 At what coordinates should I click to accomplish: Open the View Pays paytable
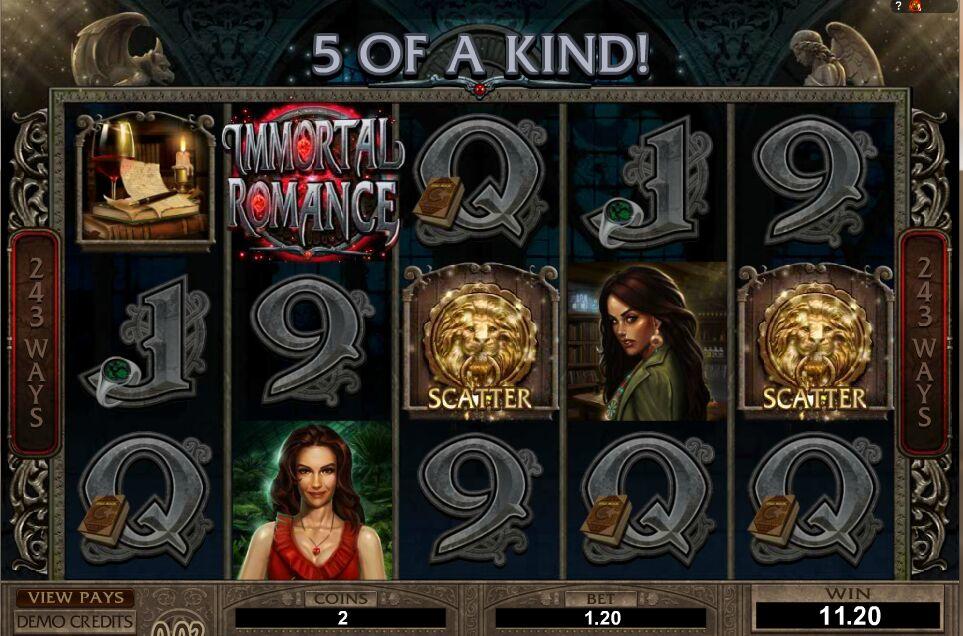(75, 598)
